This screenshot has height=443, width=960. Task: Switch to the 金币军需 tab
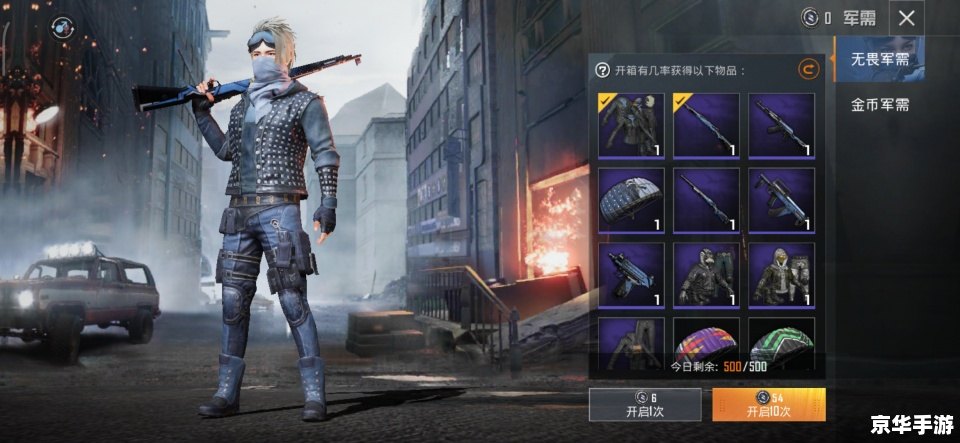pyautogui.click(x=879, y=104)
